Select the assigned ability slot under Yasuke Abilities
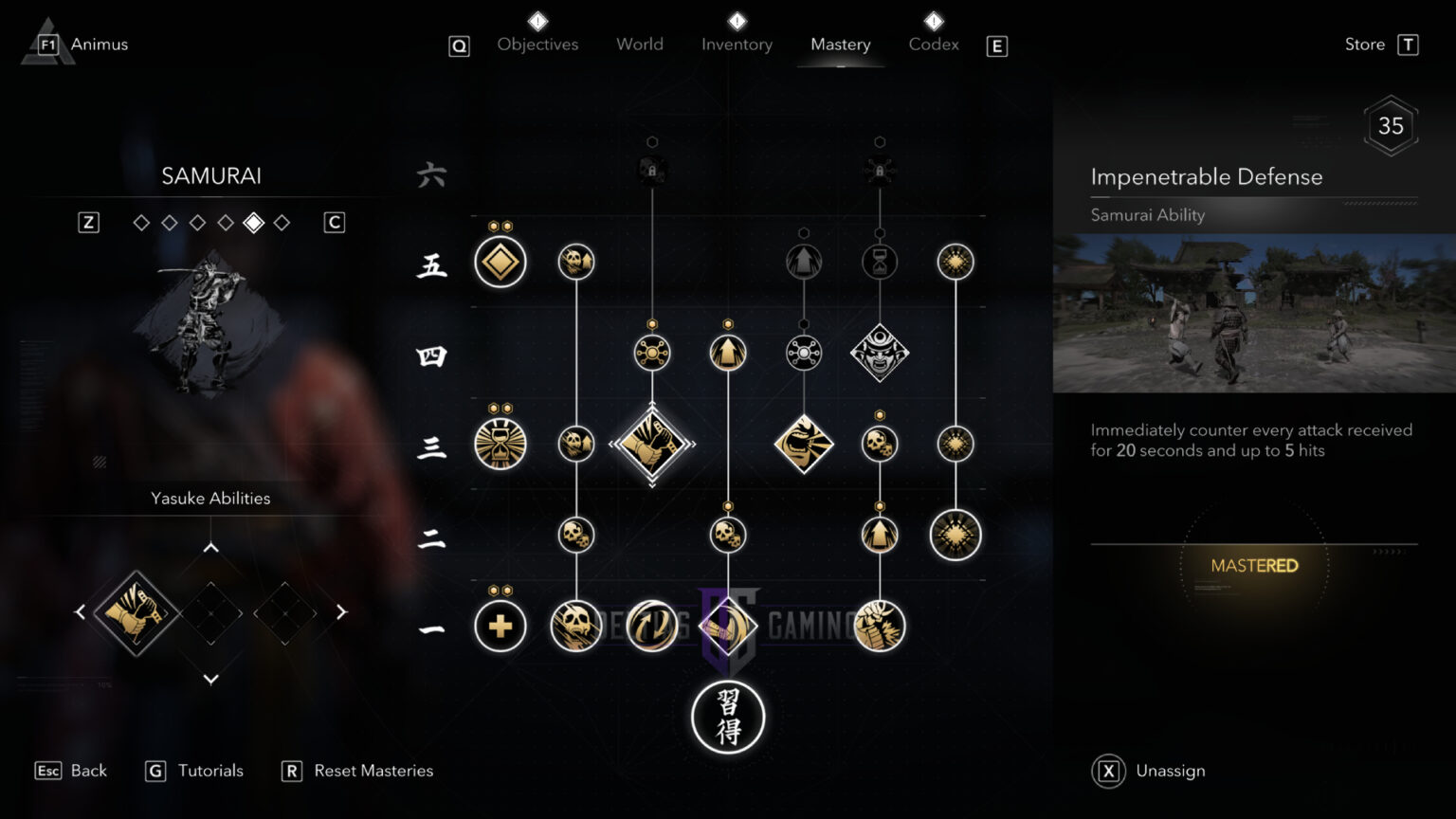This screenshot has width=1456, height=819. 136,612
